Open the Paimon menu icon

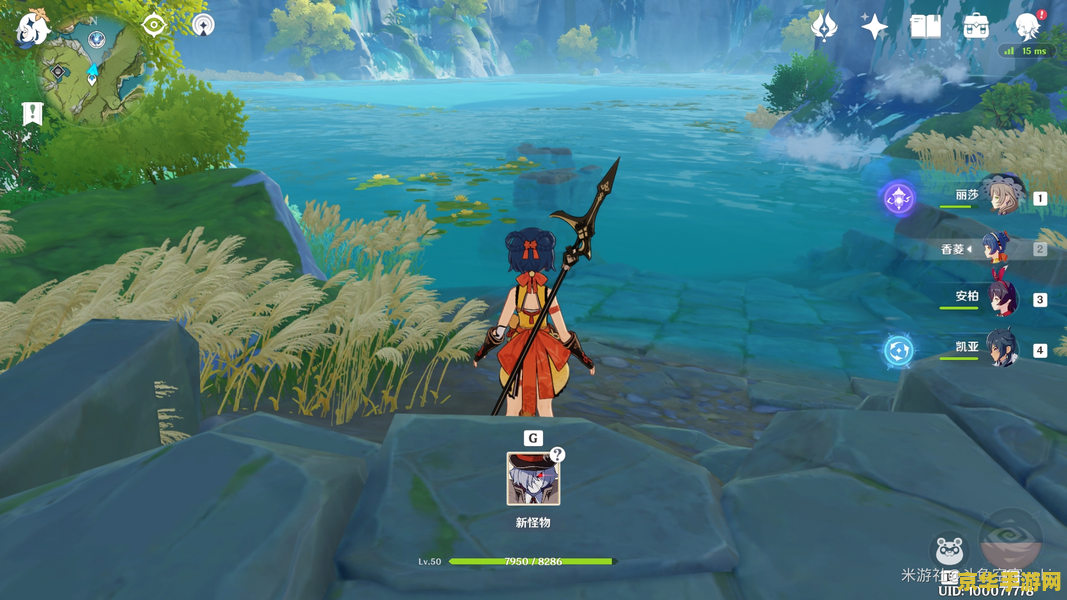(32, 30)
